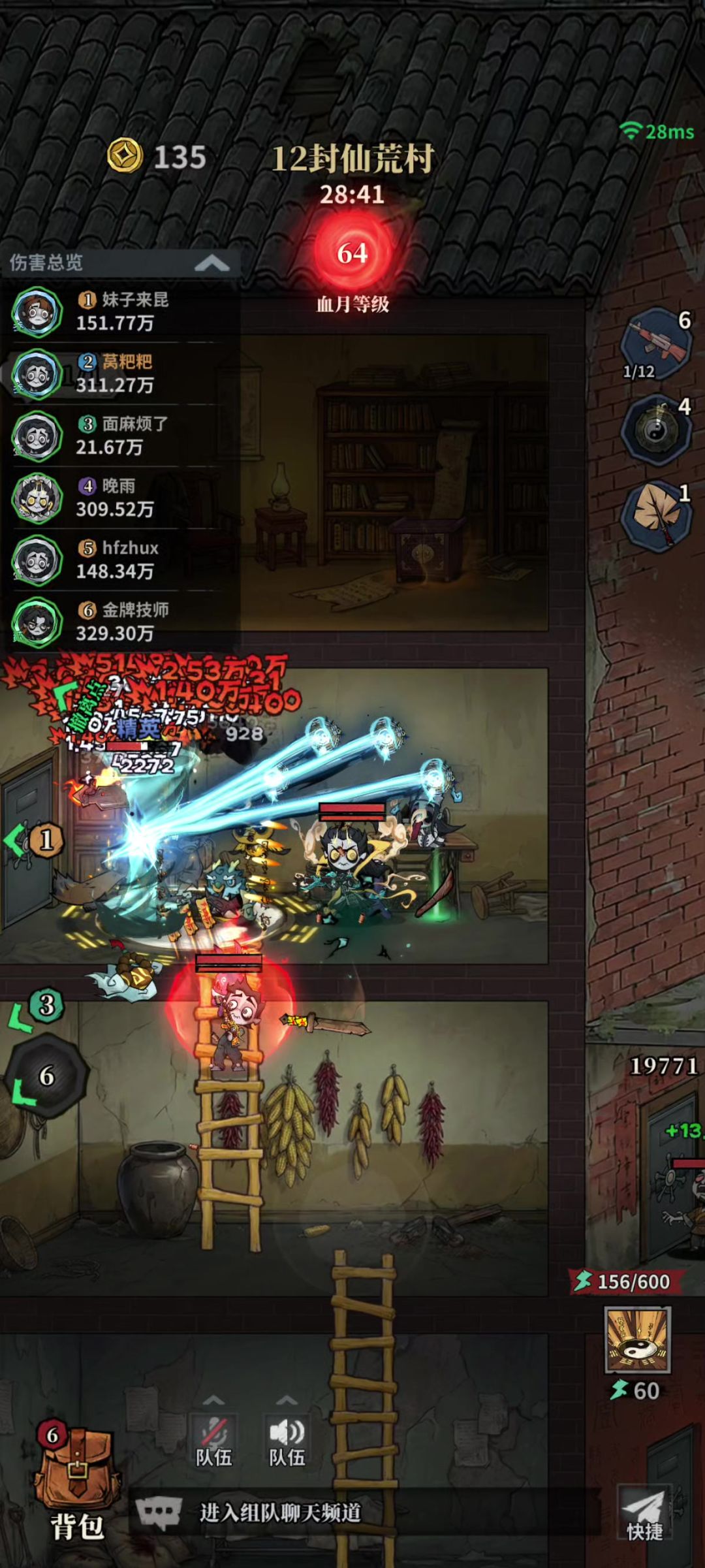Toggle the team microphone
This screenshot has width=705, height=1568.
click(213, 1441)
